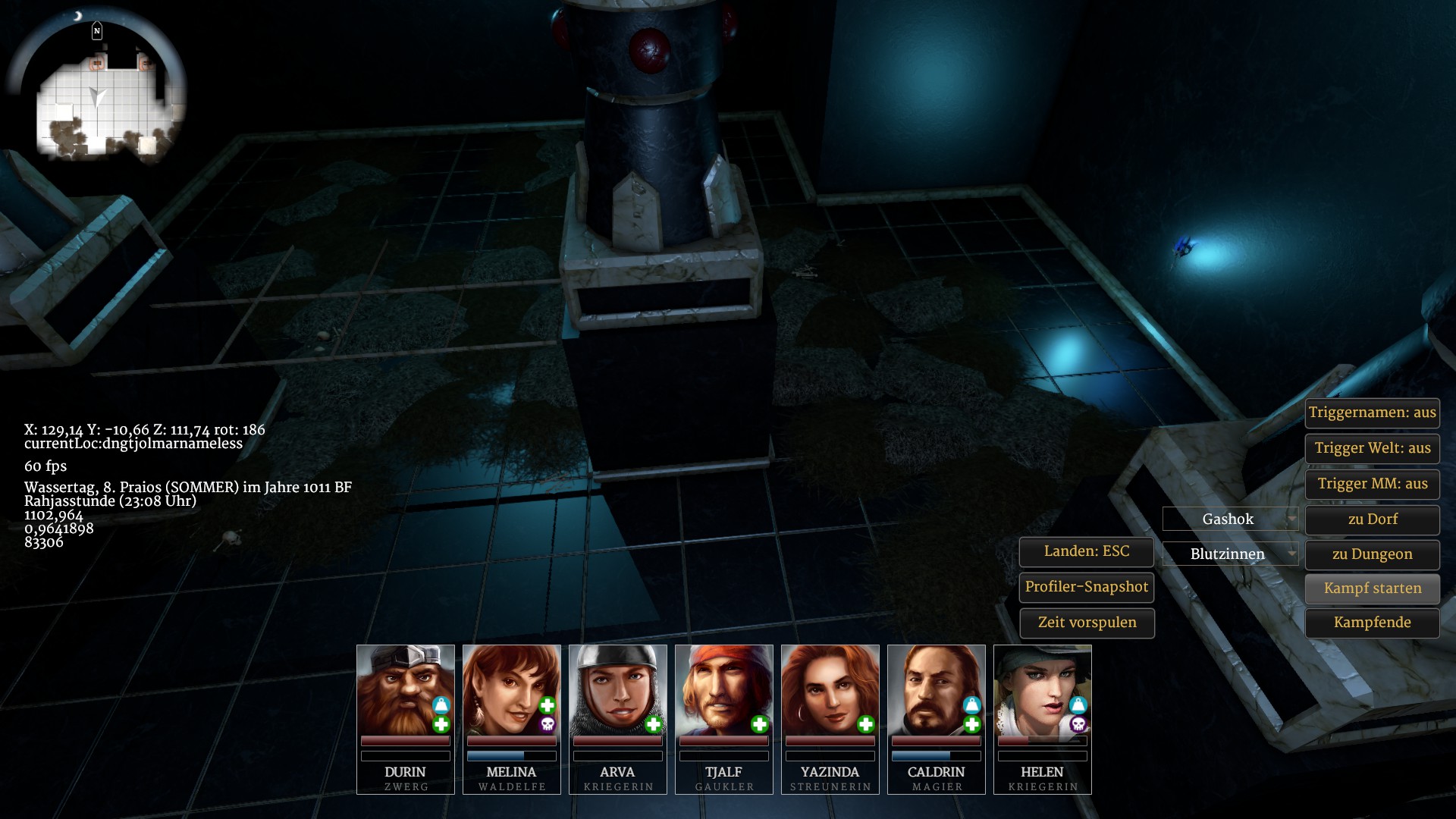Toggle the Triggernamen debug button
The height and width of the screenshot is (819, 1456).
(1372, 413)
